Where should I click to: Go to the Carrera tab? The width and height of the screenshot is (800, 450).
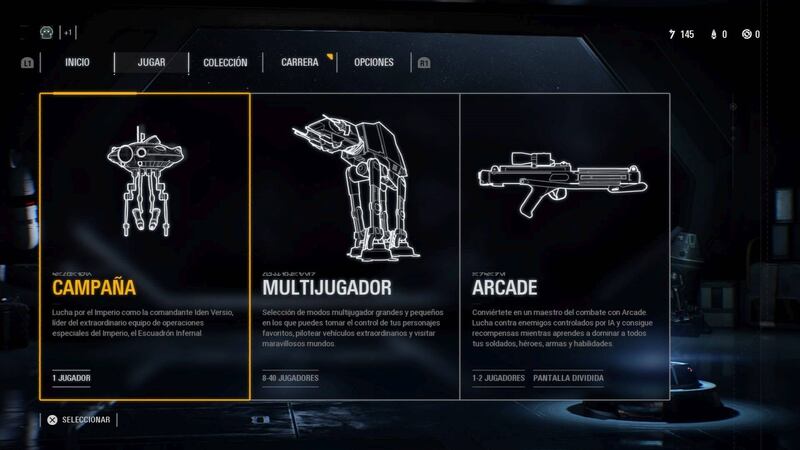pos(300,62)
